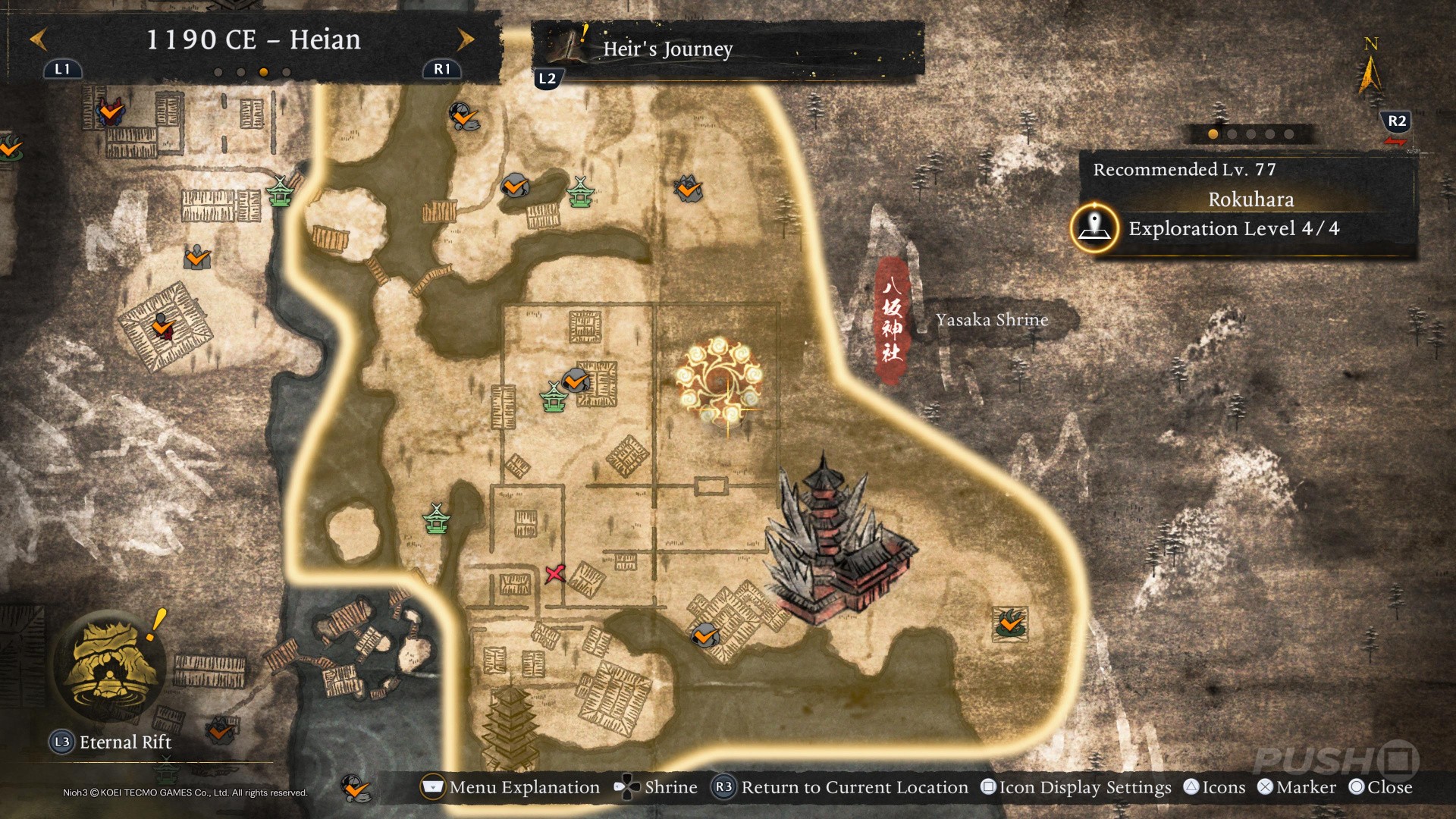Select the checked frog icon in the square frame

[x=1010, y=623]
